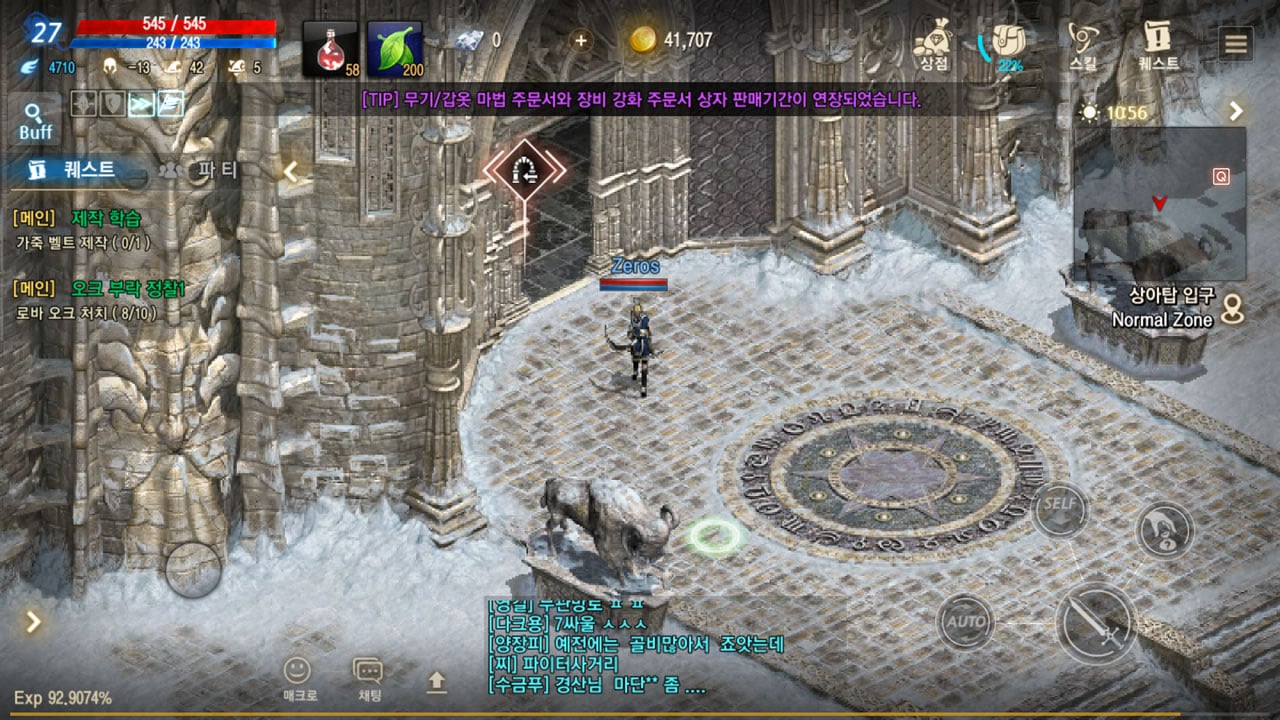Select the 제작 학습 main quest
1280x720 pixels.
point(106,218)
